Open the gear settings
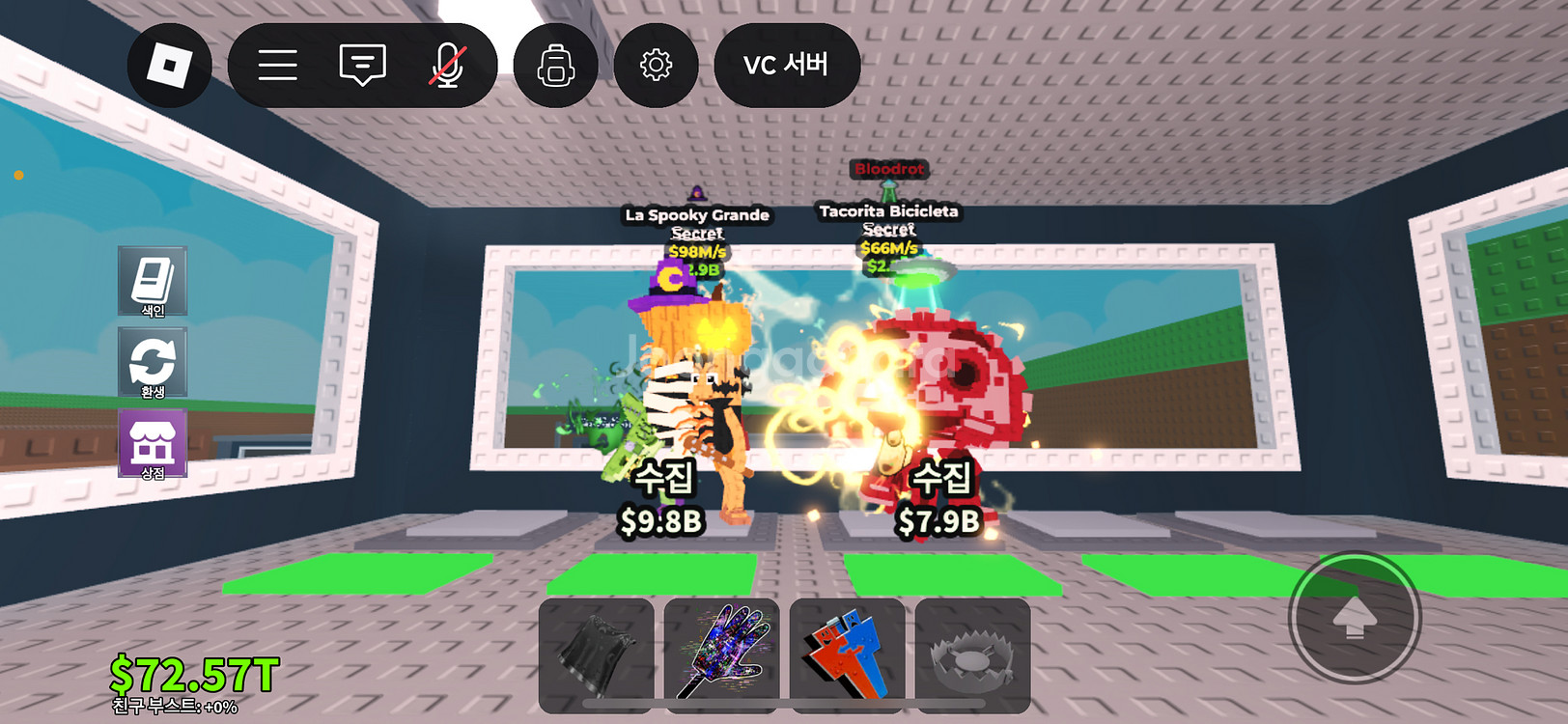This screenshot has height=724, width=1568. click(x=656, y=66)
